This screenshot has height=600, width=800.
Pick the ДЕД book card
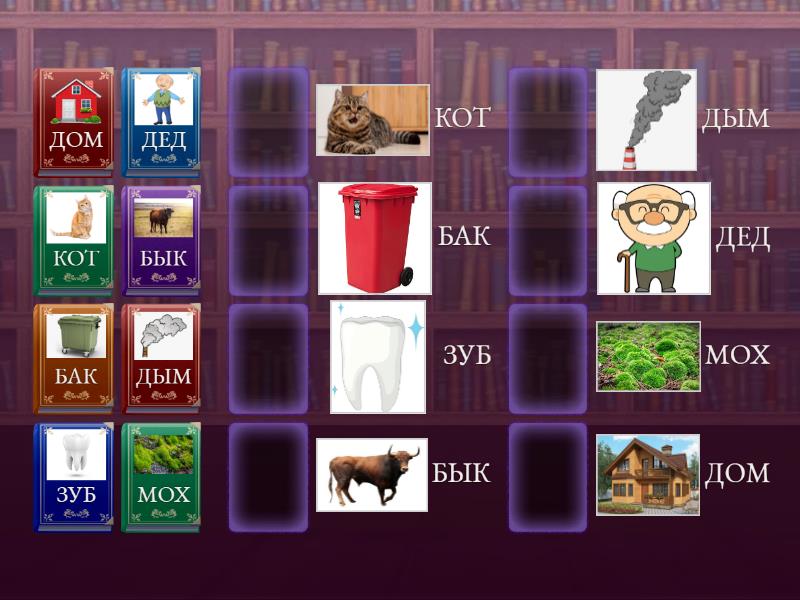point(162,122)
